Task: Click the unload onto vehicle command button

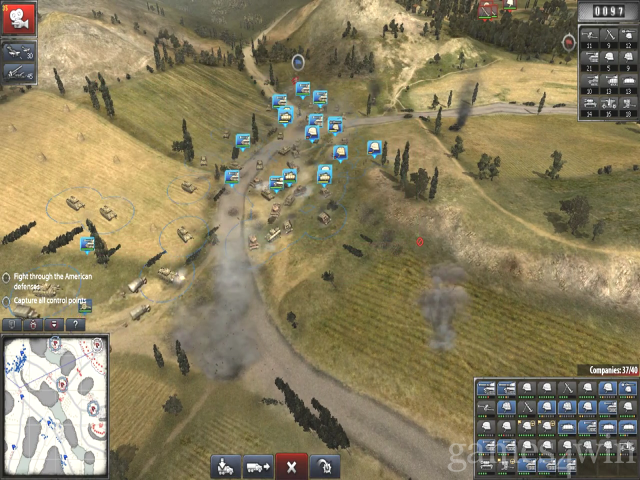Action: click(226, 466)
